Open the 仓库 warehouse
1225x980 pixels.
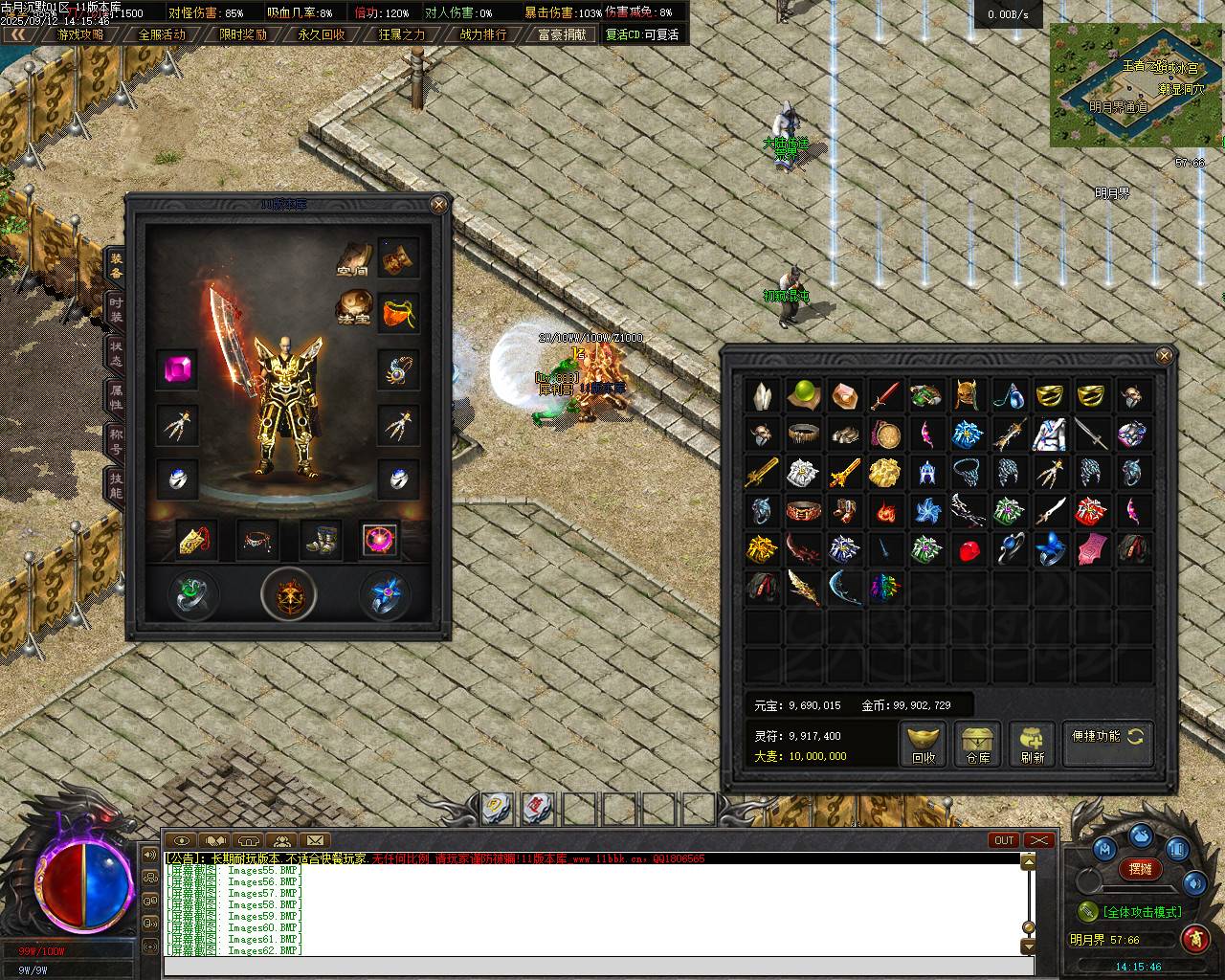pyautogui.click(x=977, y=745)
